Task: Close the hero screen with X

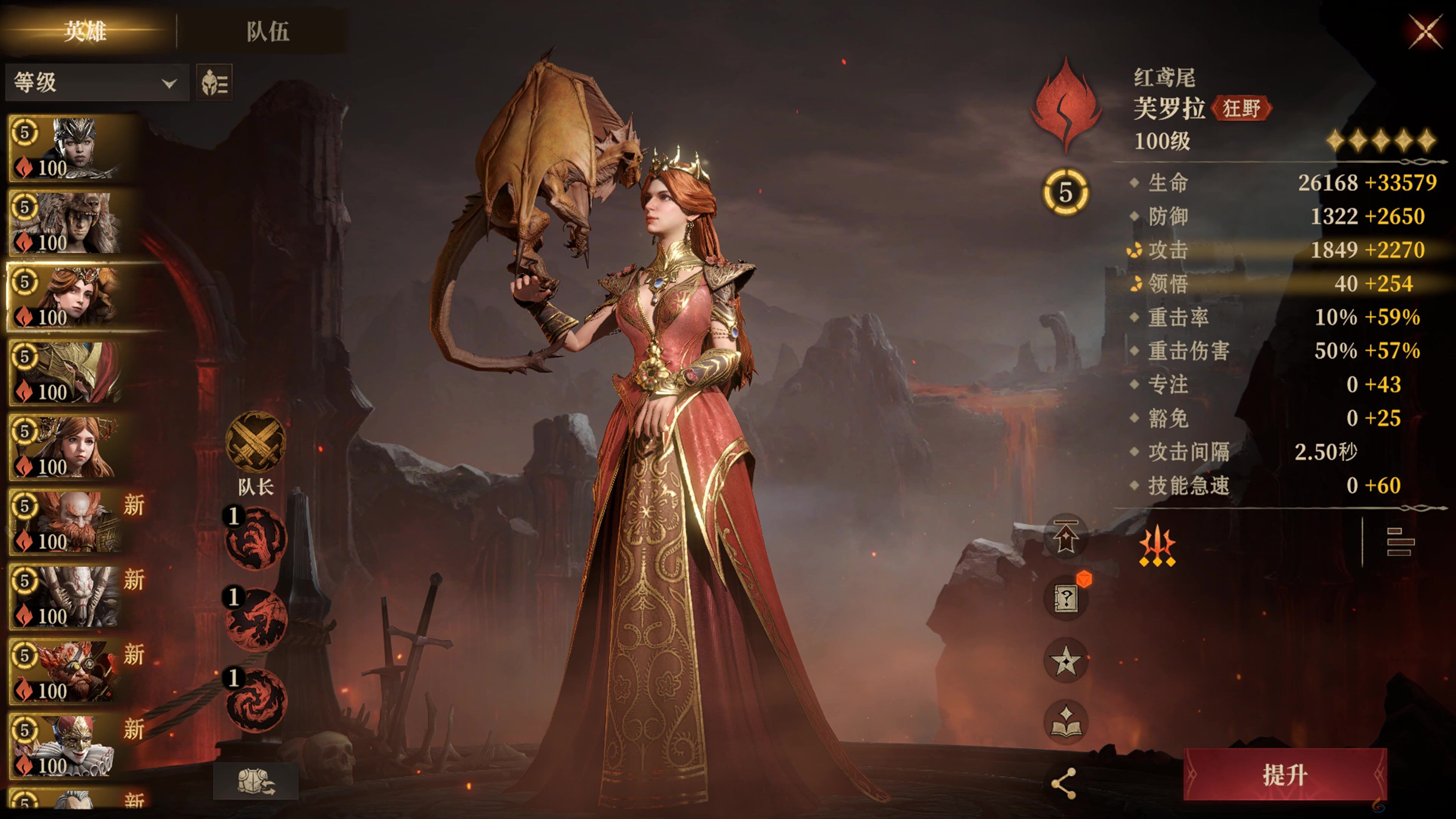Action: point(1425,31)
